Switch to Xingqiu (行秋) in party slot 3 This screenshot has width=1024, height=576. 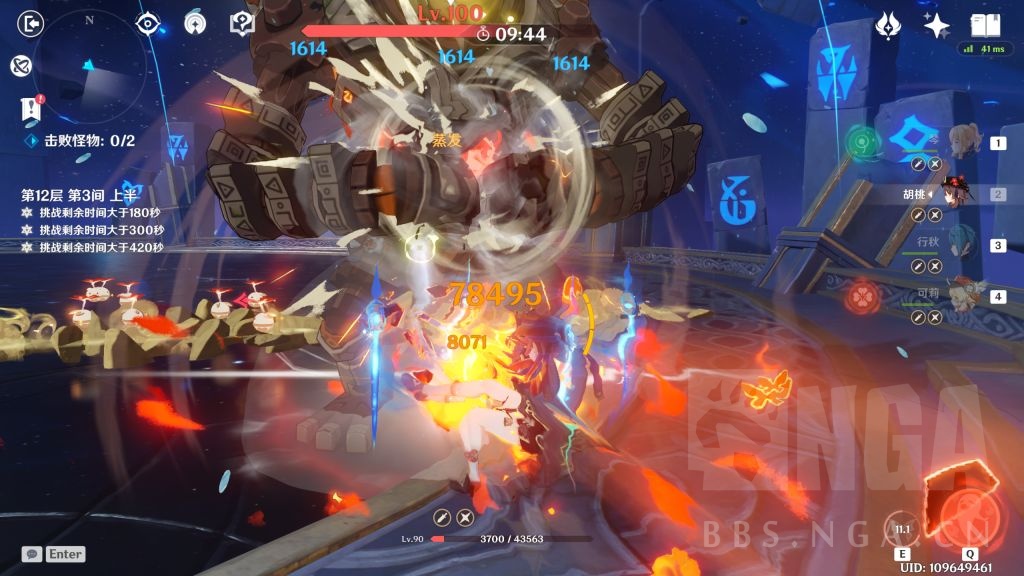coord(965,245)
